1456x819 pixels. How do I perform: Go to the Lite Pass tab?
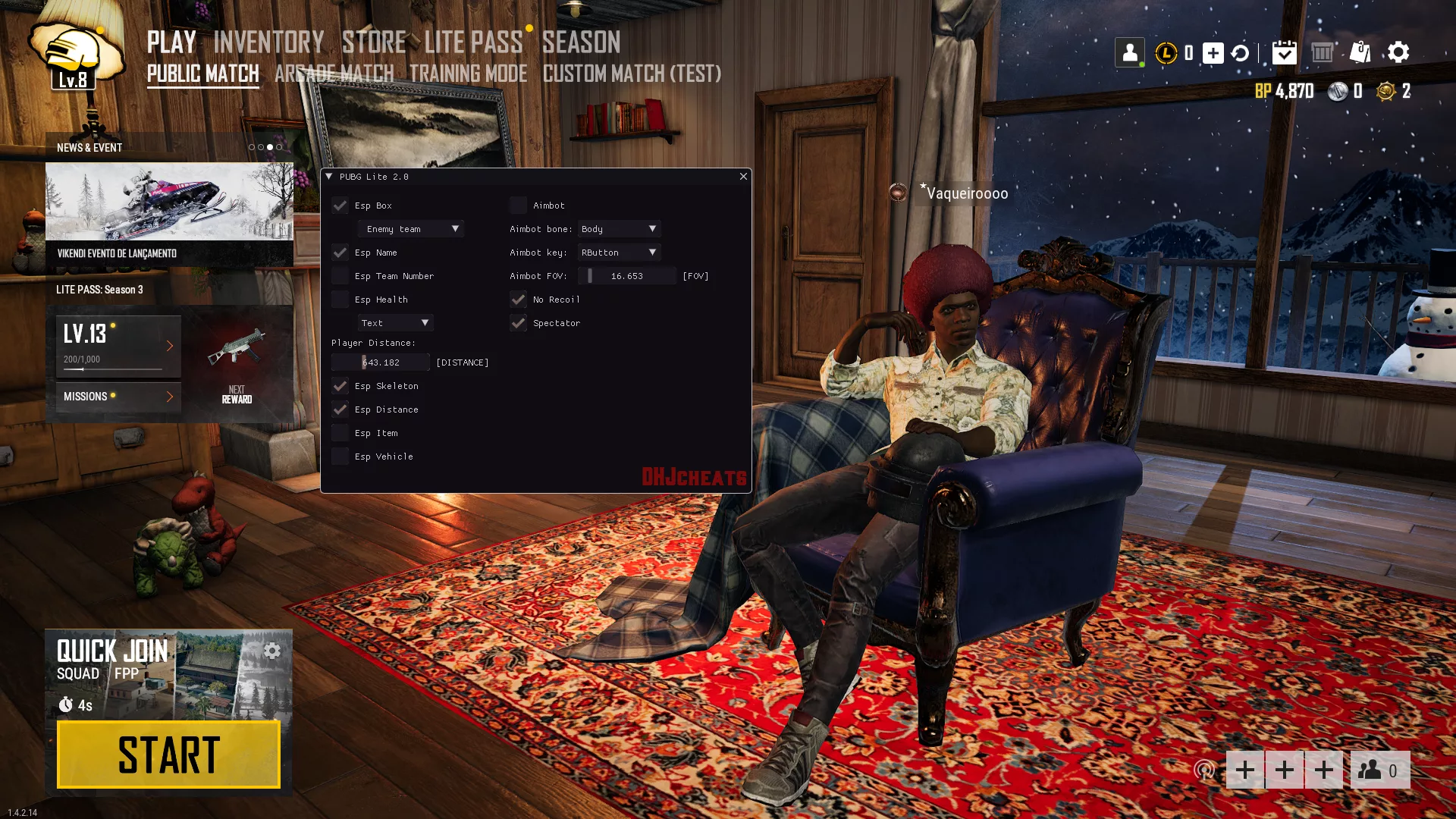(x=473, y=42)
